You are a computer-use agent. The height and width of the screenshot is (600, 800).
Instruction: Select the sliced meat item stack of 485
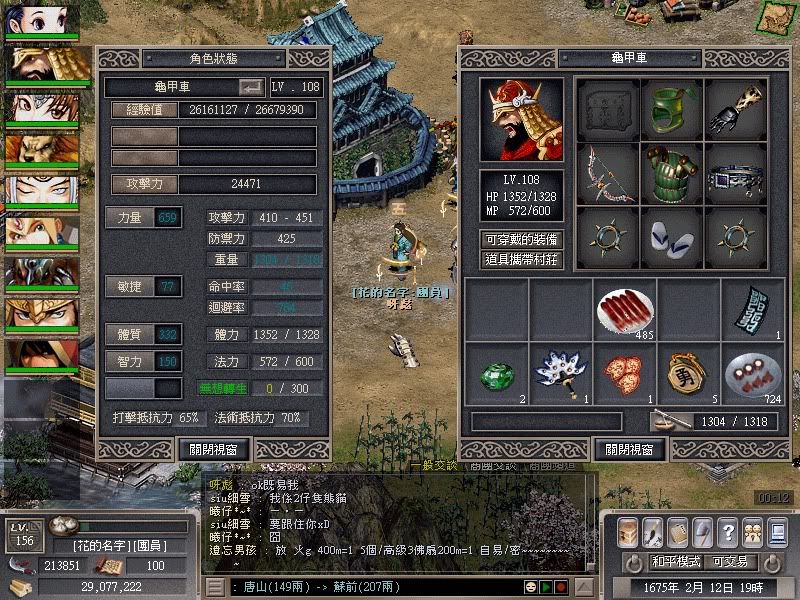(625, 310)
